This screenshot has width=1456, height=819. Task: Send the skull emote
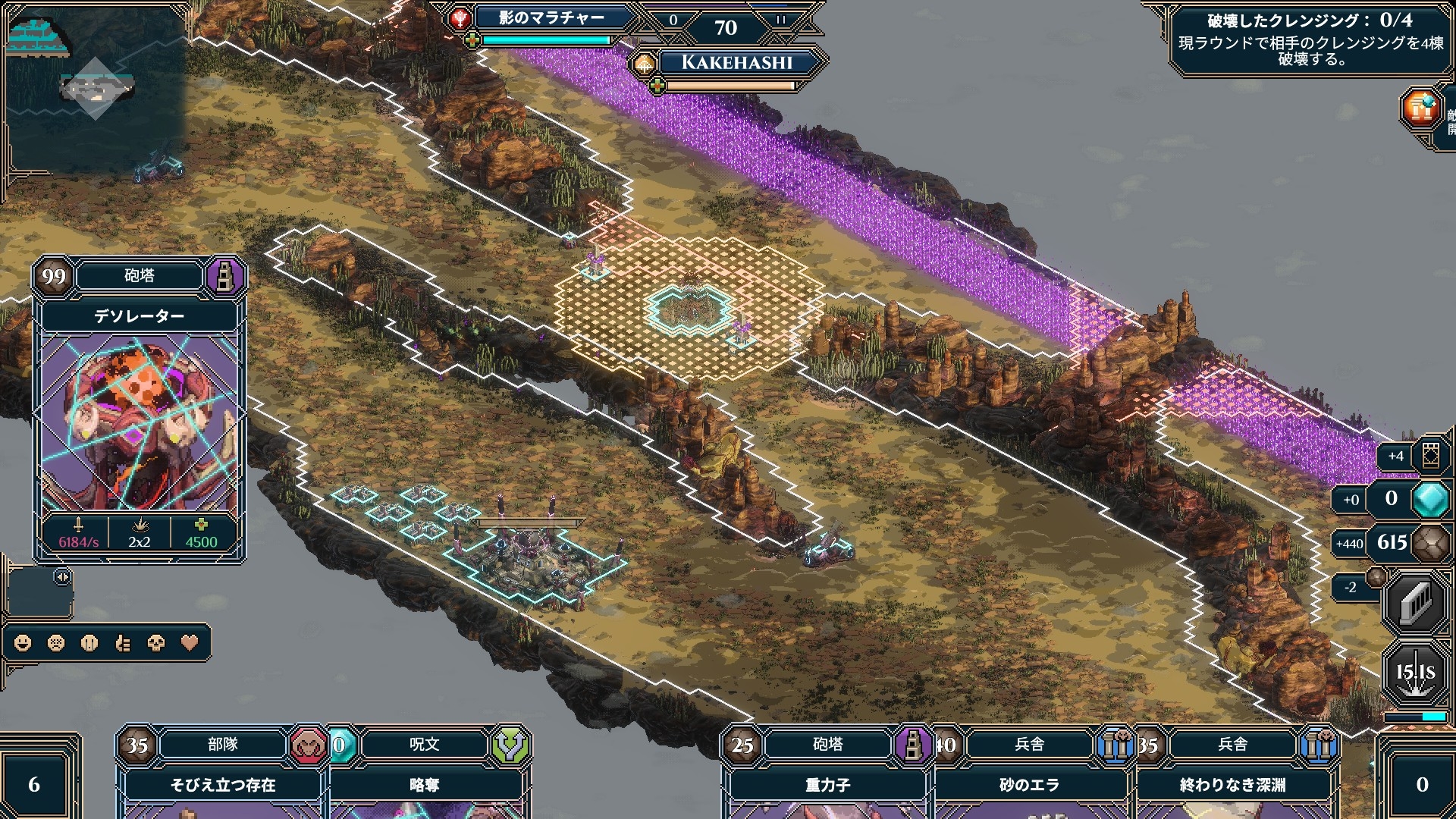click(x=156, y=643)
